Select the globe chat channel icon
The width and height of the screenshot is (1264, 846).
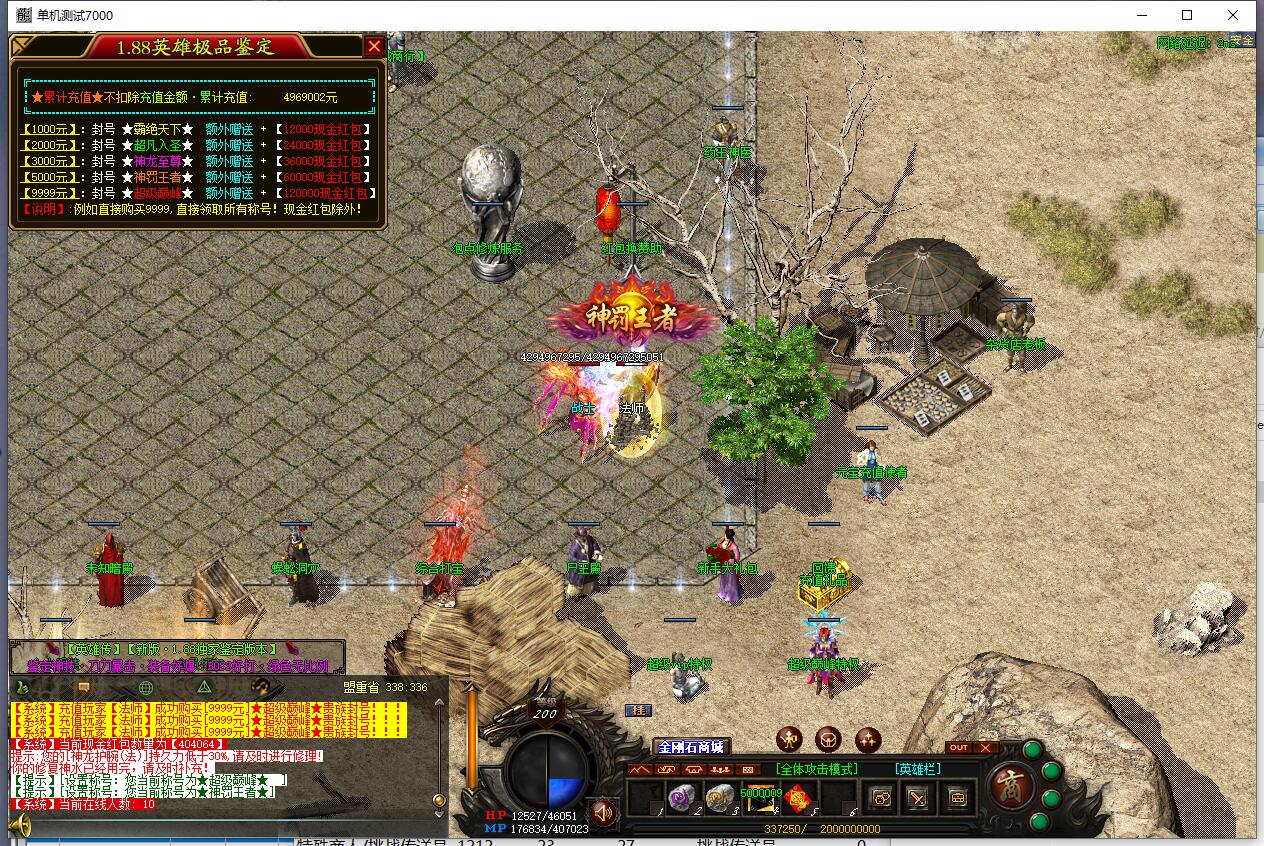coord(146,687)
